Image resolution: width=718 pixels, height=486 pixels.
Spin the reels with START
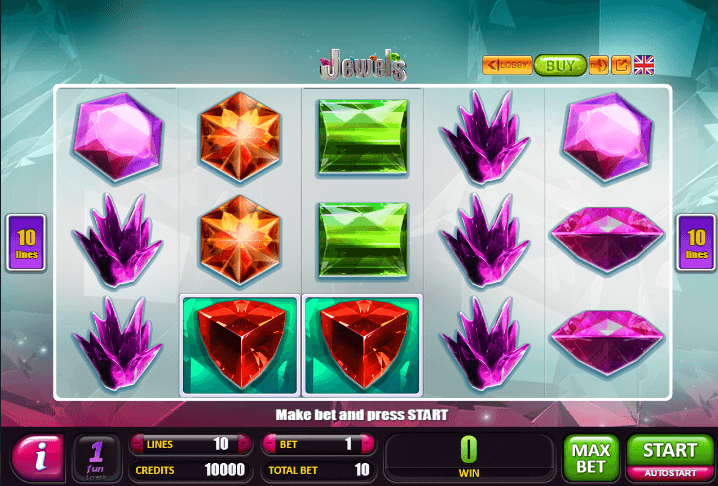[670, 452]
